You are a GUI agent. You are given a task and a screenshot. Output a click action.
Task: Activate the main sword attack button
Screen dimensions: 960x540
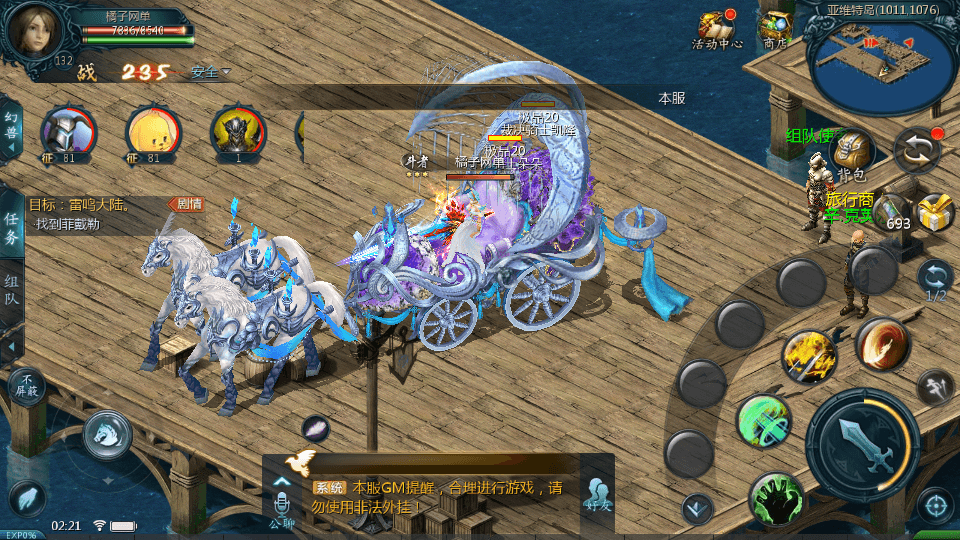[862, 438]
